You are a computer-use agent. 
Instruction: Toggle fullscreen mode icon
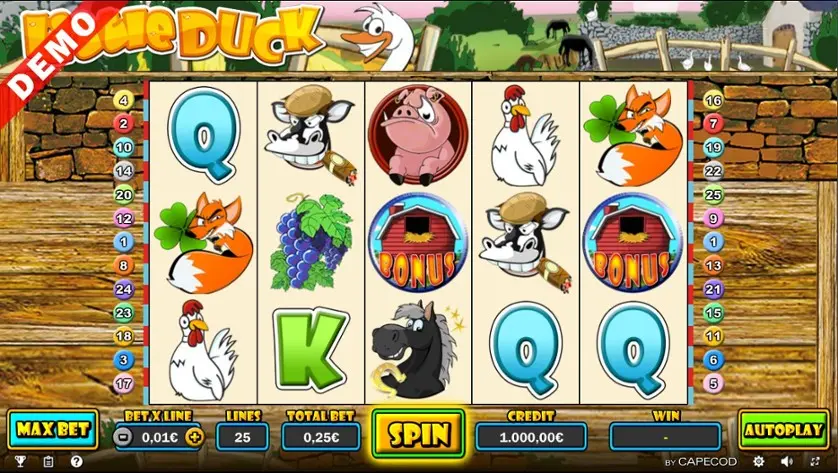(x=814, y=462)
